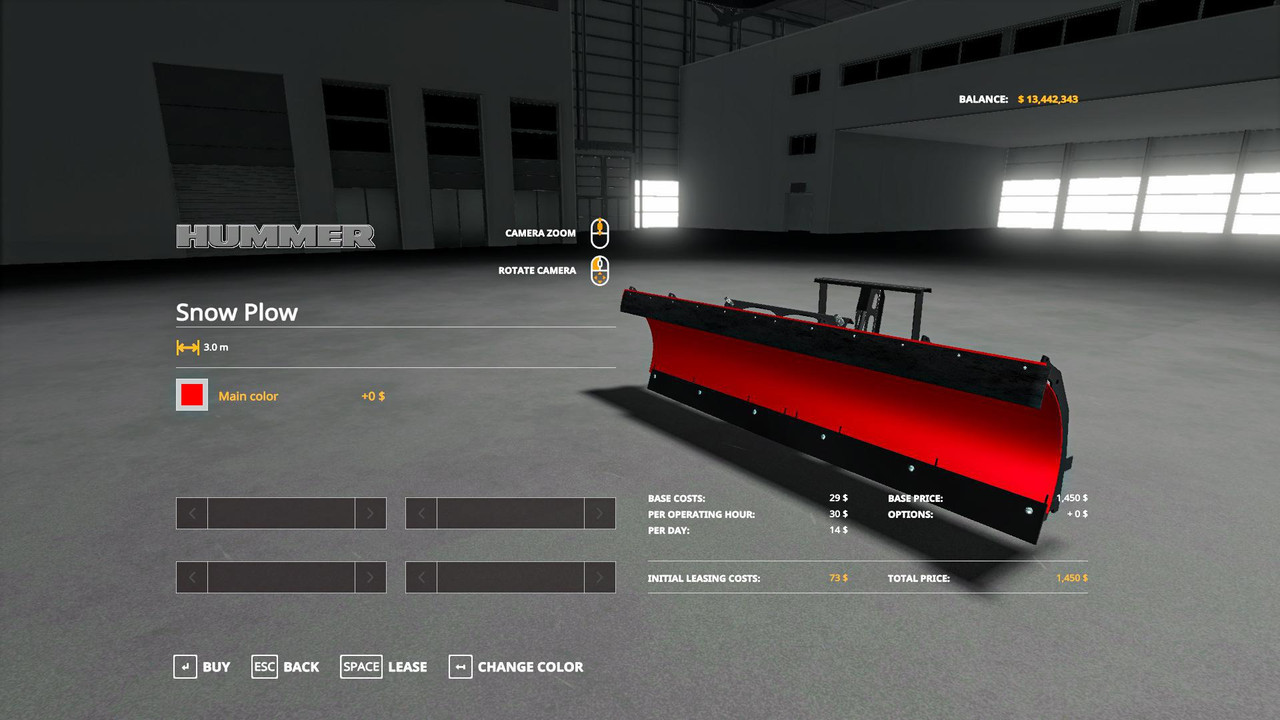Select the BACK option
This screenshot has height=720, width=1280.
click(300, 667)
